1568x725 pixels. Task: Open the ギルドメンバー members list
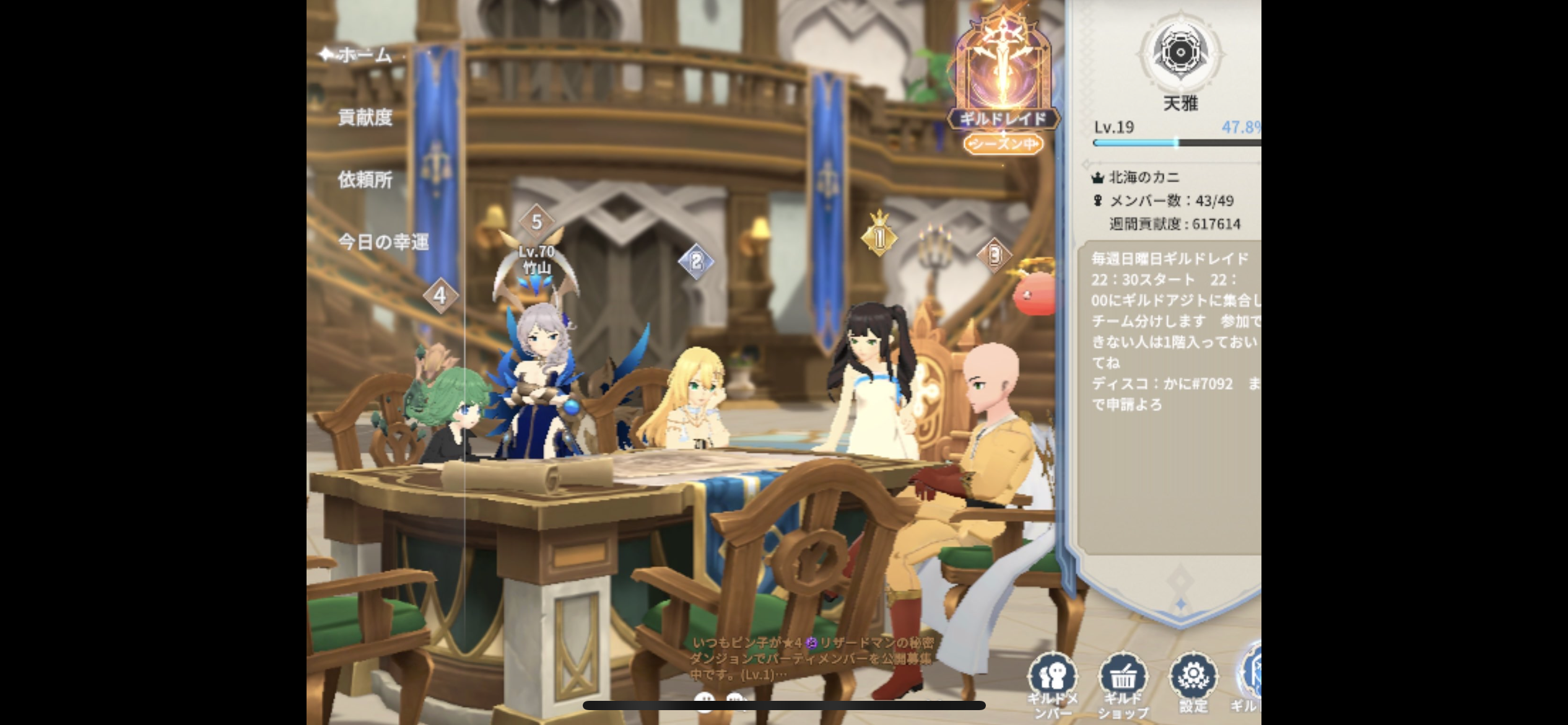tap(1053, 682)
